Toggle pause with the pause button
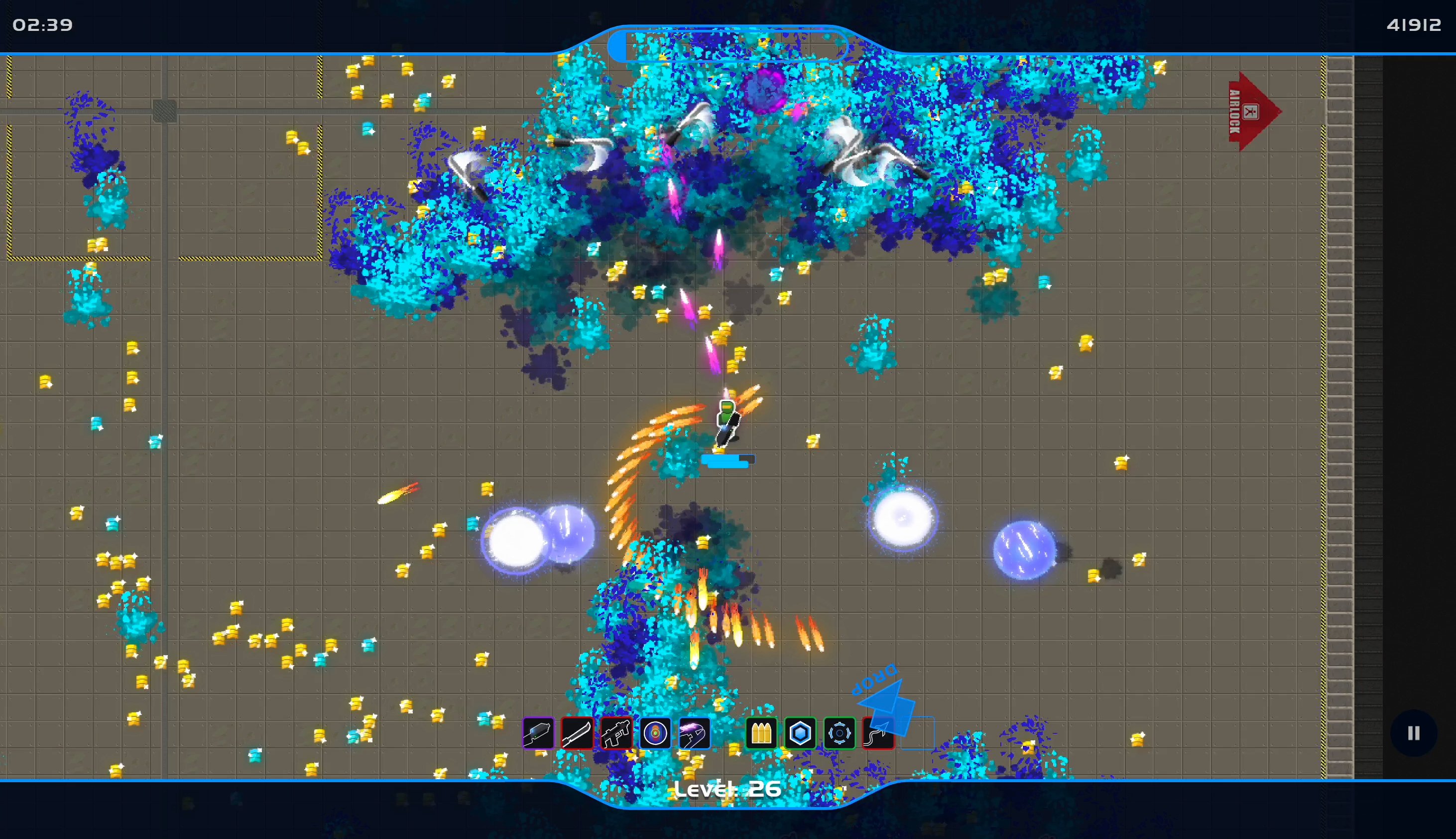Viewport: 1456px width, 839px height. [1414, 732]
